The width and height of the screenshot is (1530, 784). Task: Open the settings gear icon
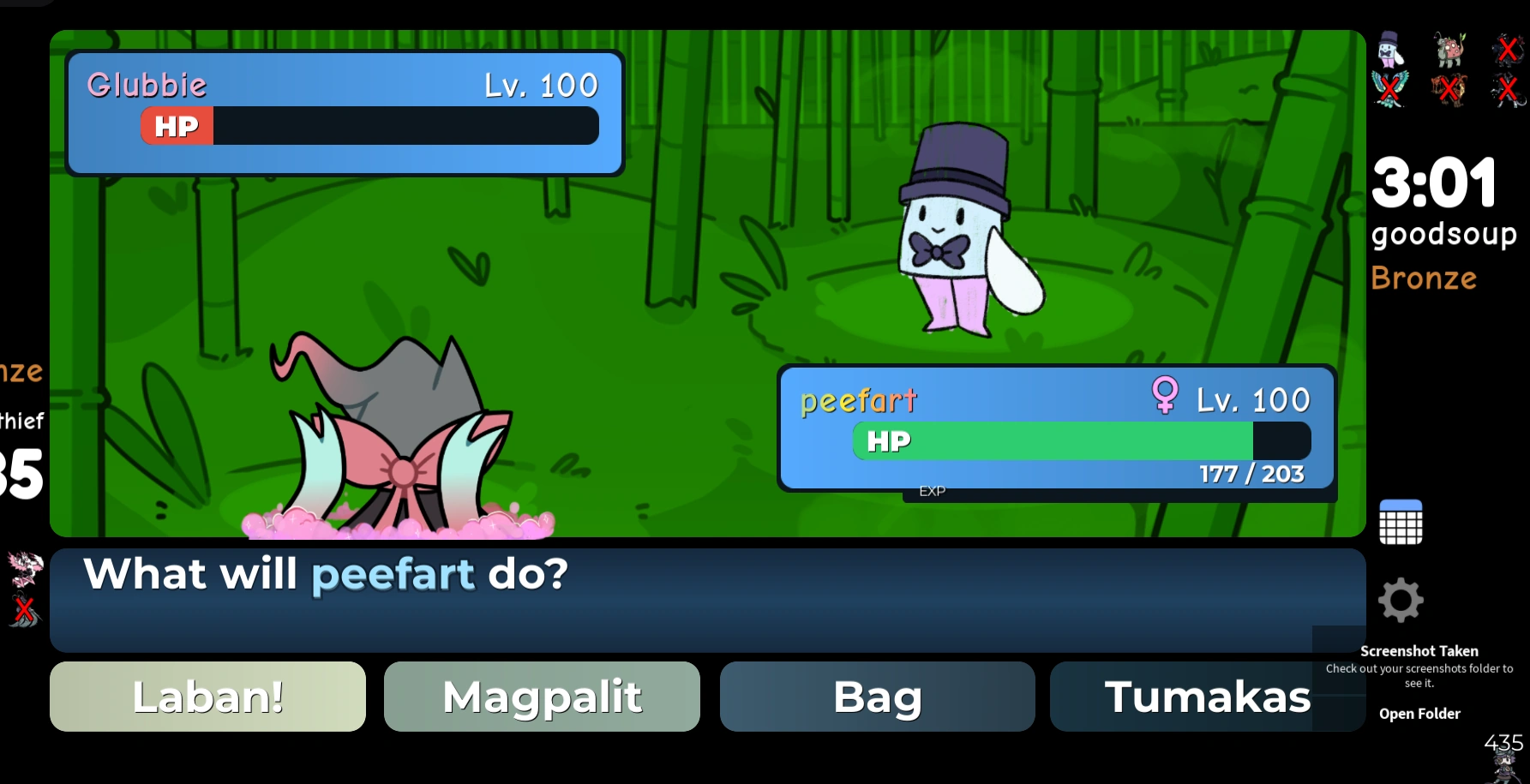point(1401,601)
